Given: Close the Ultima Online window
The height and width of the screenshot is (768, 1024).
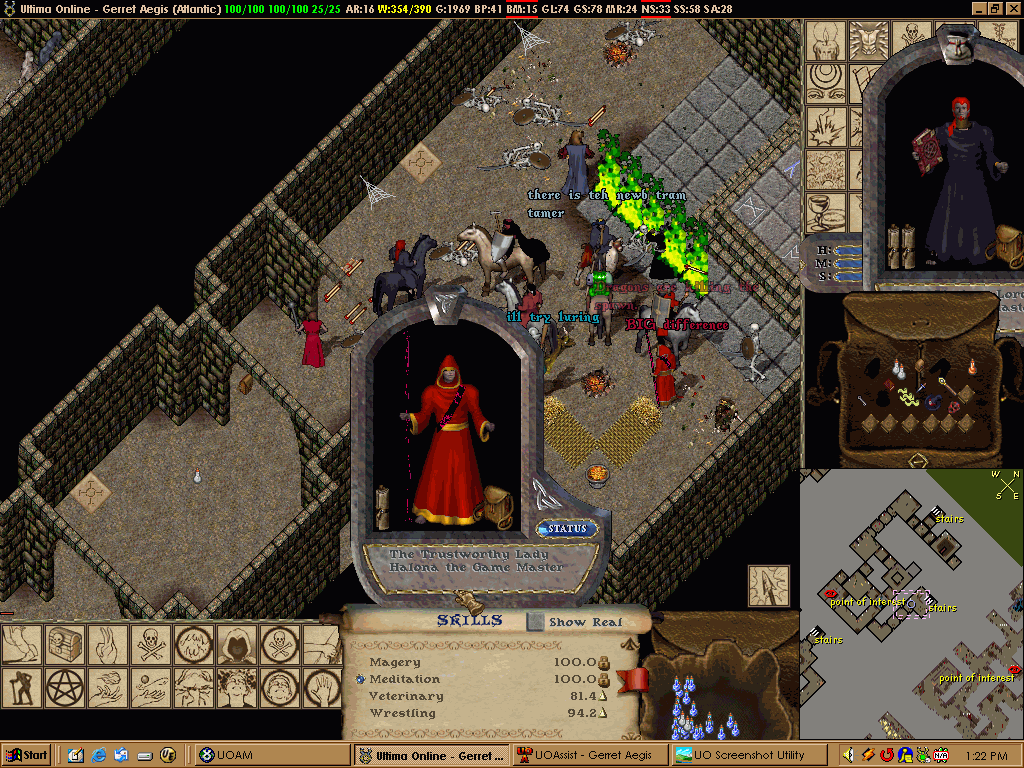Looking at the screenshot, I should point(1013,8).
